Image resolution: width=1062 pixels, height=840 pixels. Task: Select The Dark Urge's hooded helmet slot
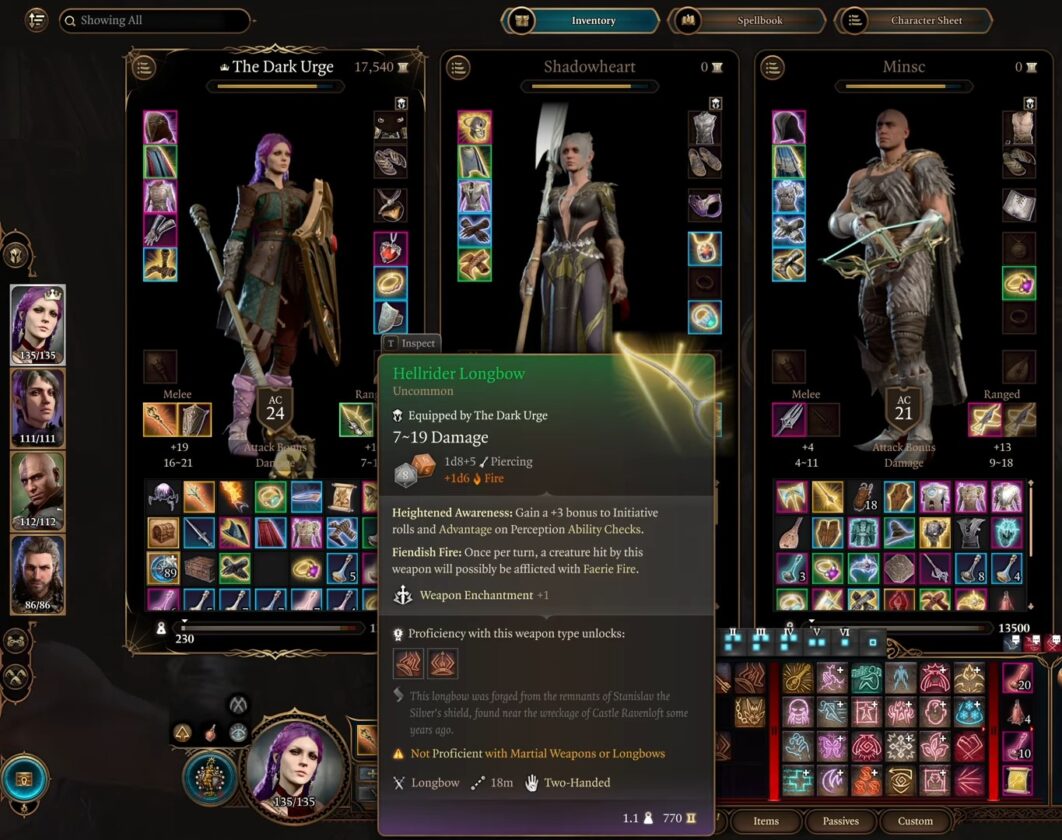point(160,127)
